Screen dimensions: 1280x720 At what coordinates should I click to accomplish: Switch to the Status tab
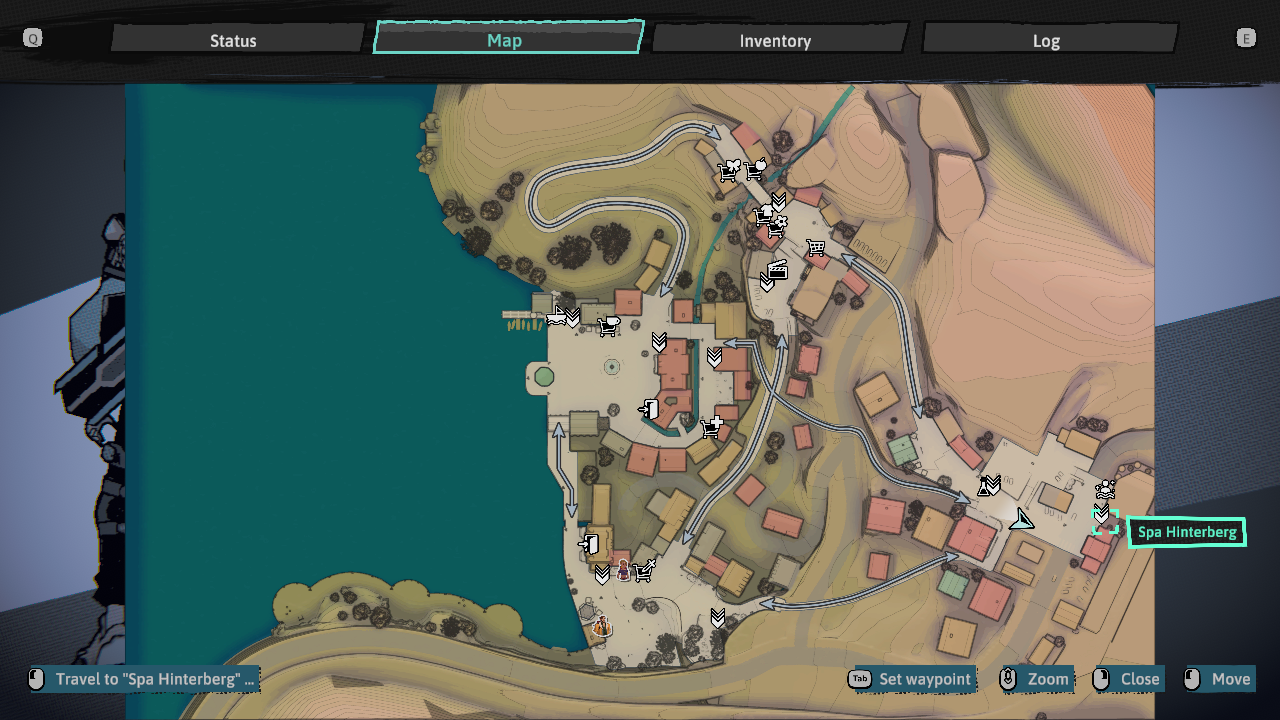pos(233,40)
